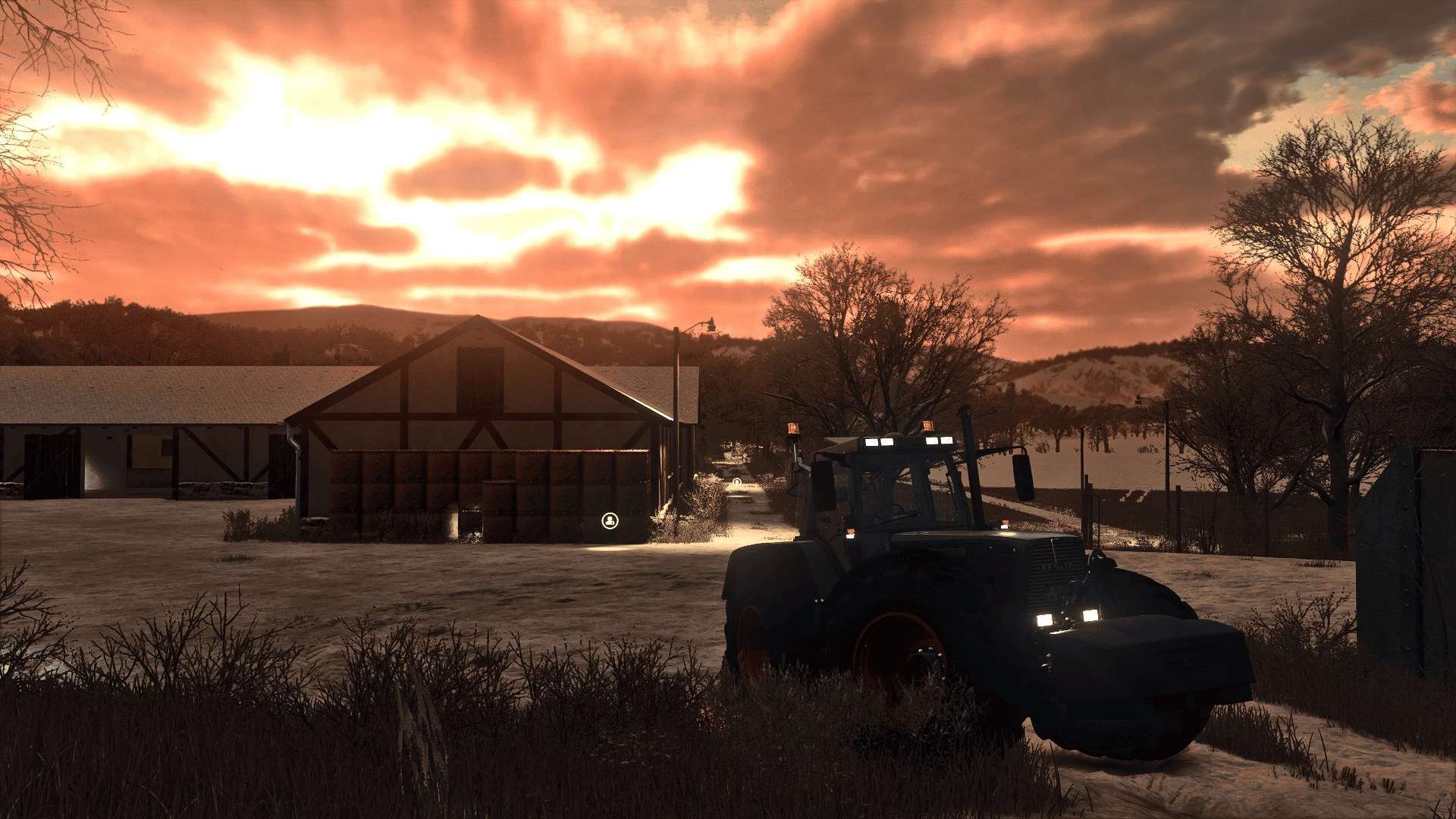Click the large person marker icon by the bales

tap(610, 520)
